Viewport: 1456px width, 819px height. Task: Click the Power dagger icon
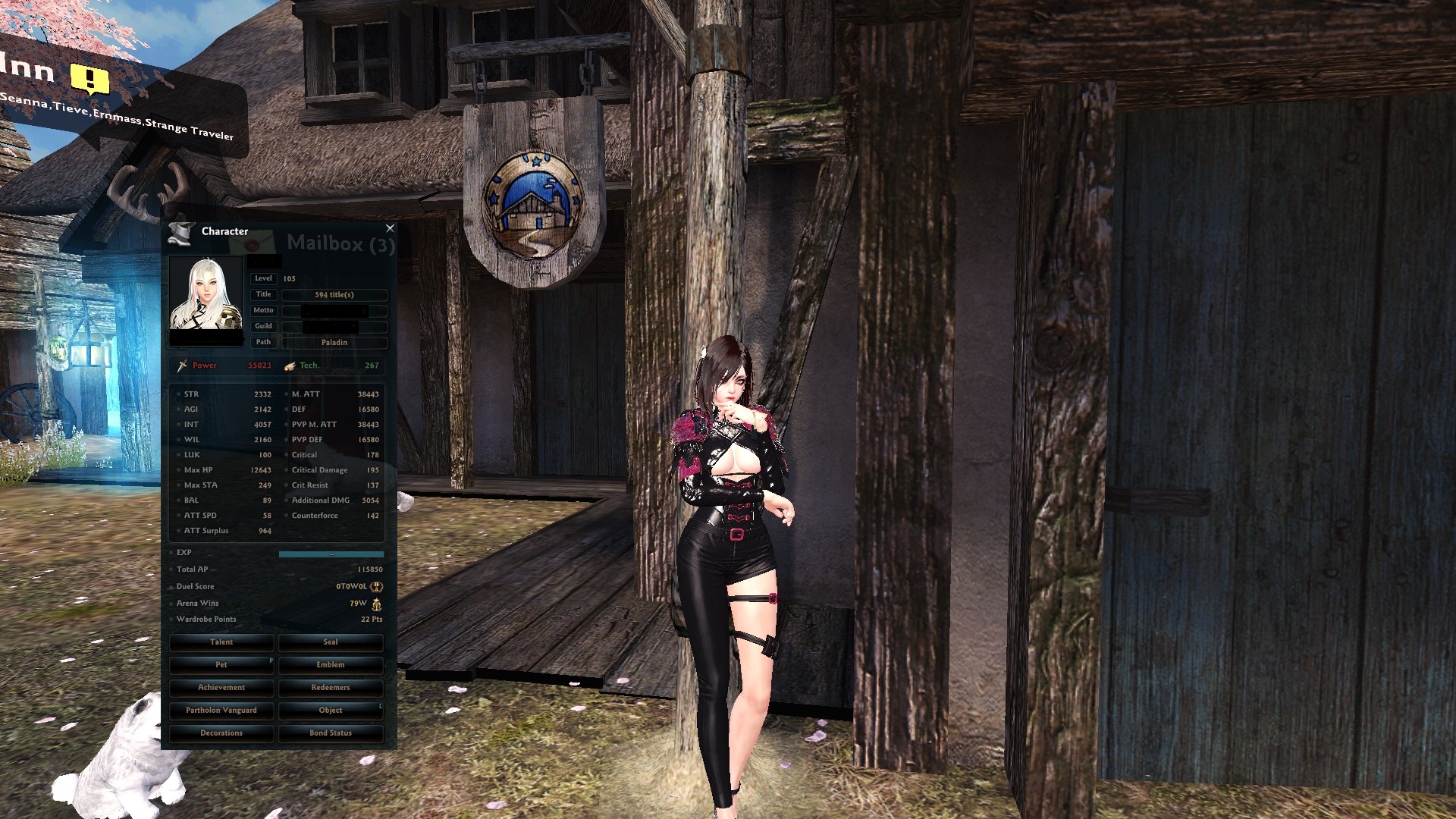(x=181, y=365)
